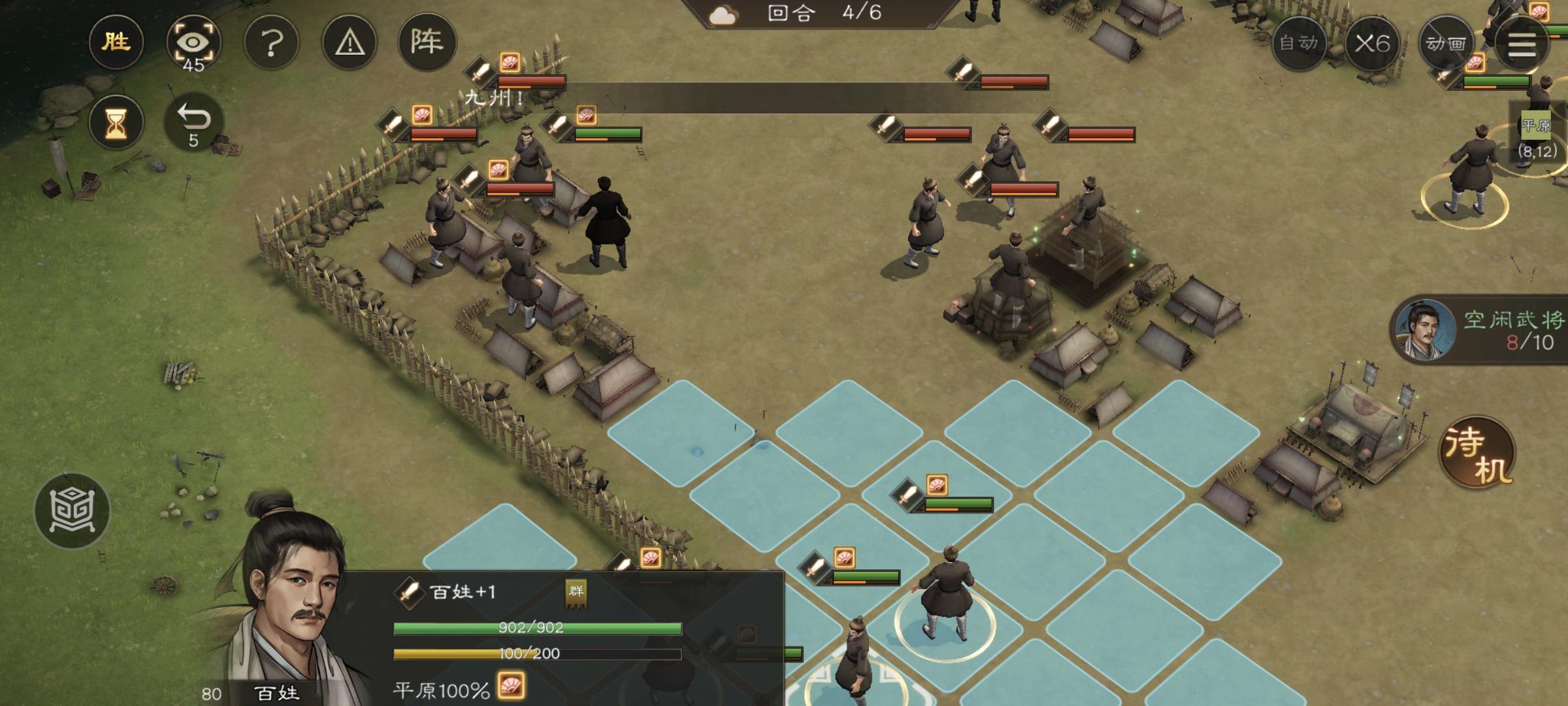Open the hamburger main menu
The height and width of the screenshot is (706, 1568).
[1521, 44]
